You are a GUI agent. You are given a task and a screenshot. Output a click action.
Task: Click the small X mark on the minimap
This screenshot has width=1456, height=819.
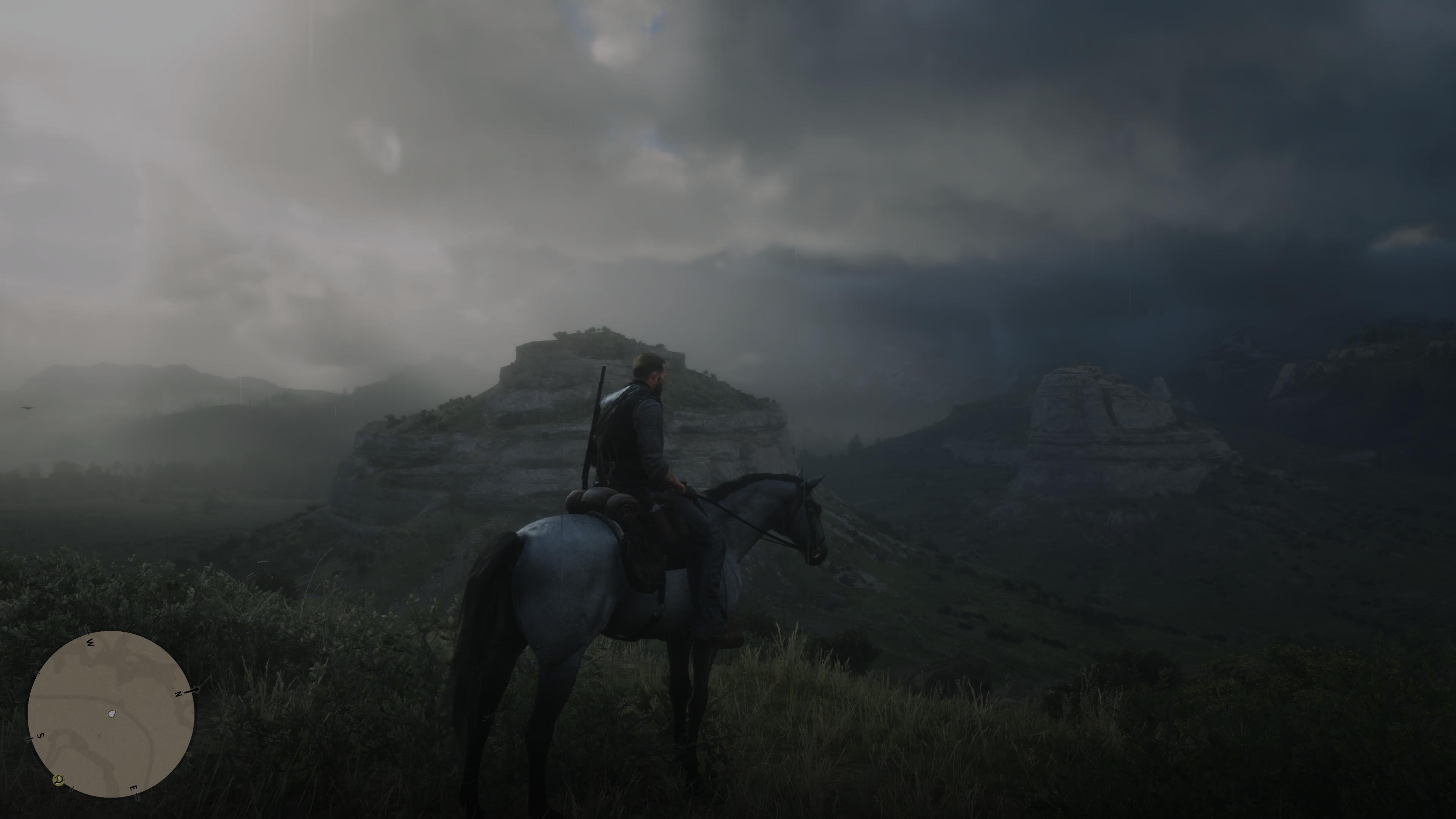99,736
